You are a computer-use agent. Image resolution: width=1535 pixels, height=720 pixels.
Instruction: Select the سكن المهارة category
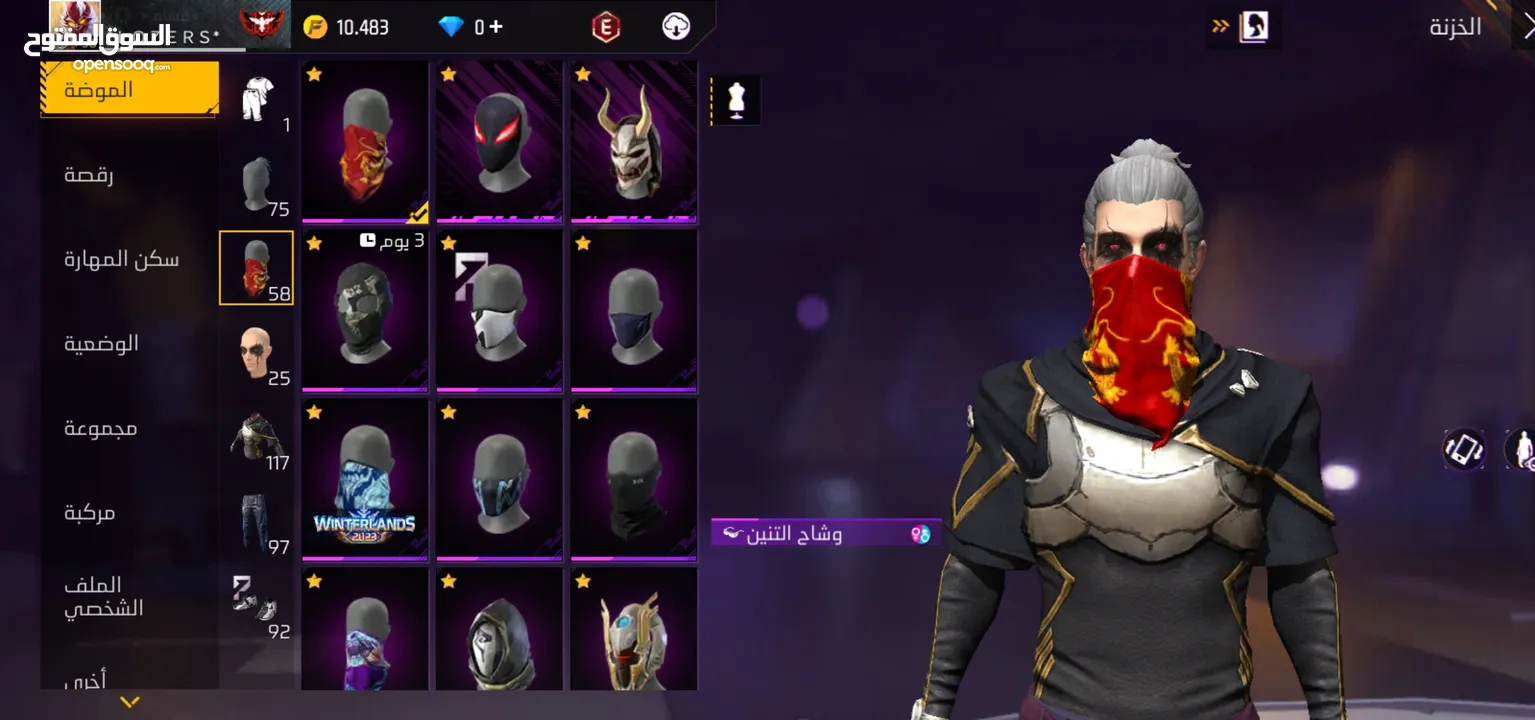point(121,260)
